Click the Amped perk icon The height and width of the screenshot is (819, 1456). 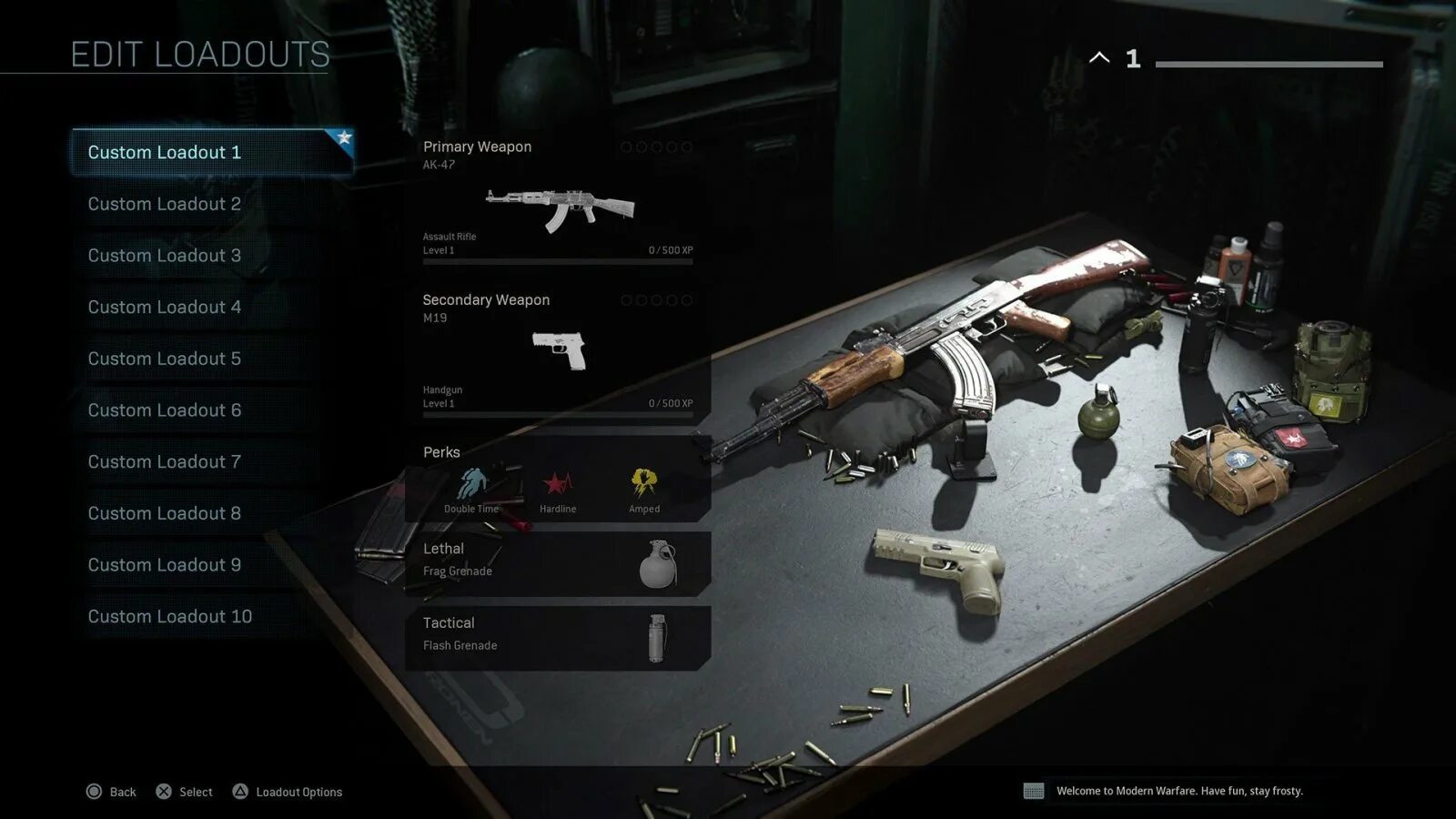tap(644, 481)
